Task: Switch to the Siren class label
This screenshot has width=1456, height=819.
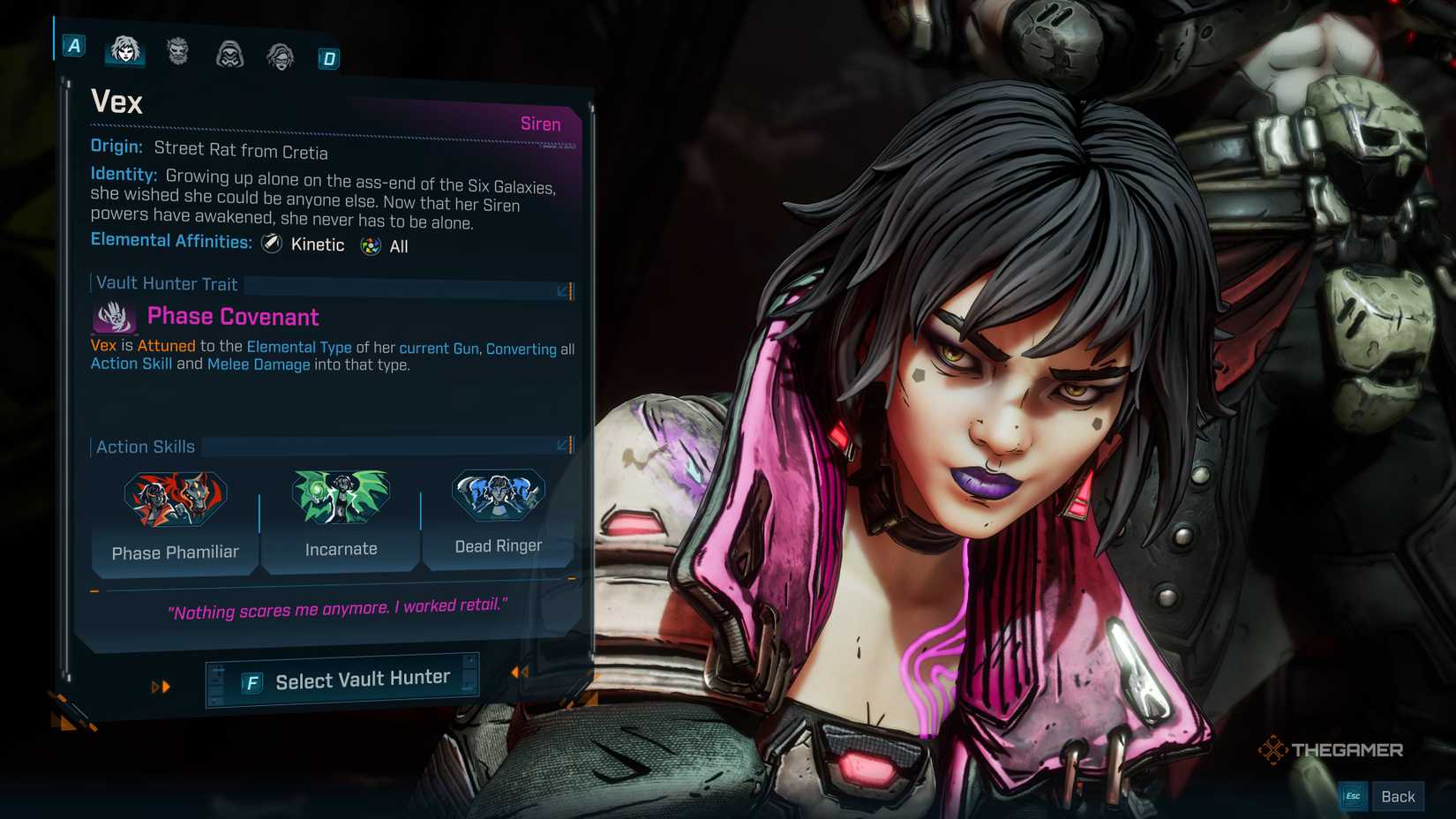Action: [540, 124]
